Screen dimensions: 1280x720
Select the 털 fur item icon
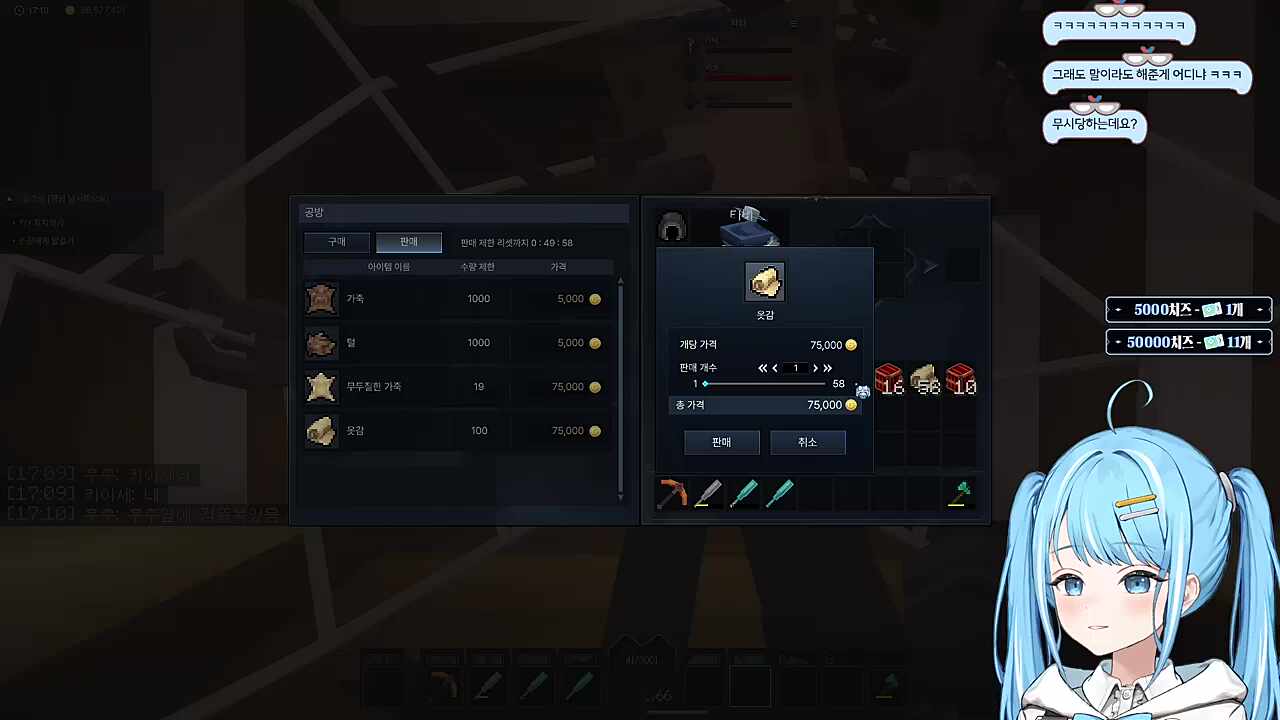[320, 342]
